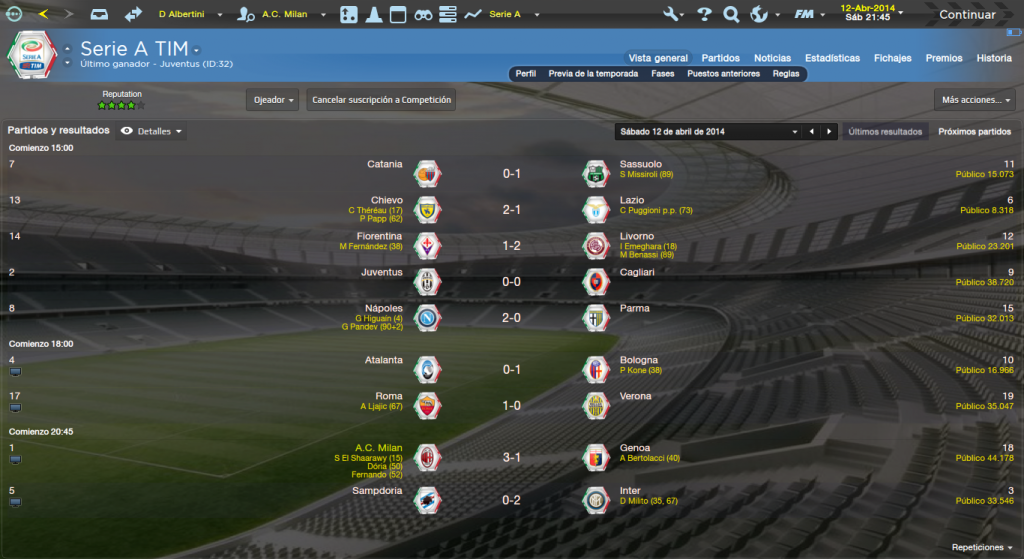Open the Puestos anteriores subtab

723,74
